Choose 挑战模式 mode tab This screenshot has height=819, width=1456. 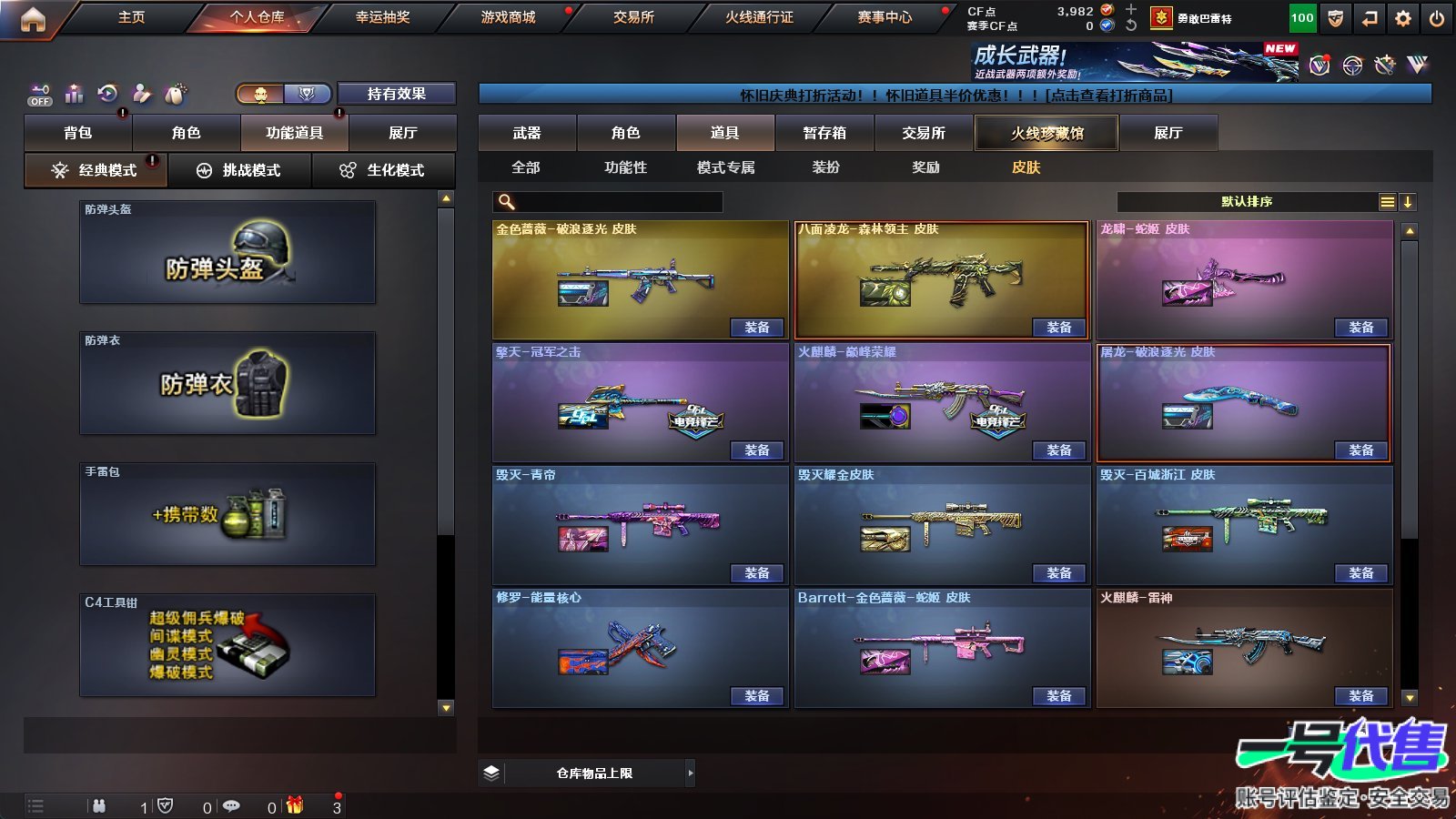(239, 170)
